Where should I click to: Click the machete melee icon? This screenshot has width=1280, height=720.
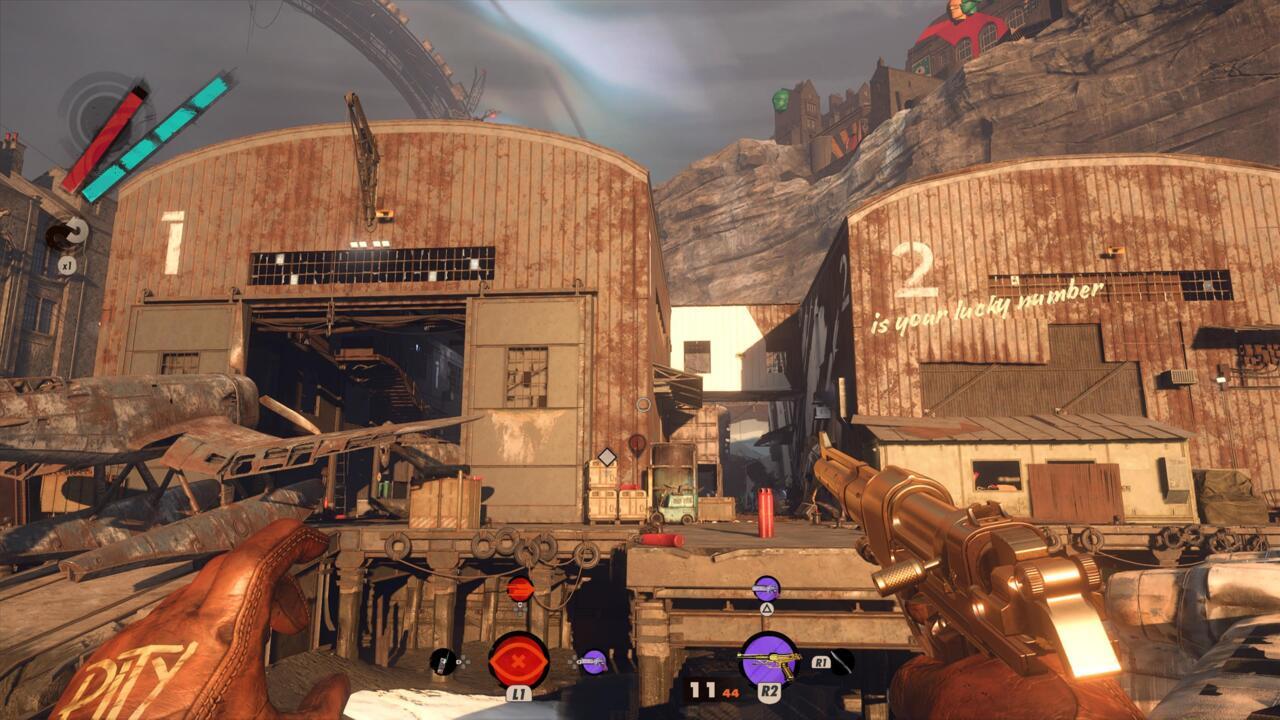click(842, 661)
